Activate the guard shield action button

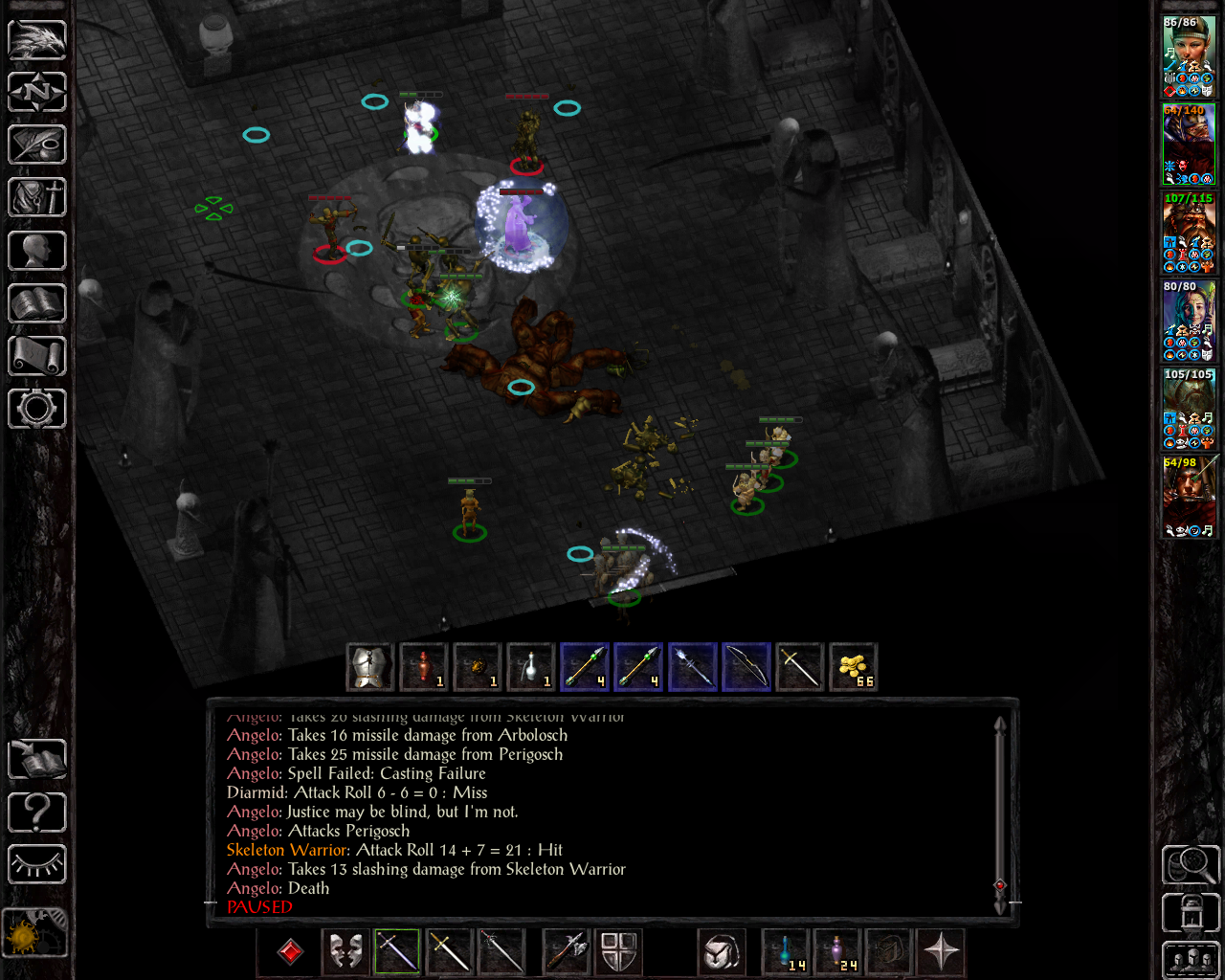[x=618, y=952]
